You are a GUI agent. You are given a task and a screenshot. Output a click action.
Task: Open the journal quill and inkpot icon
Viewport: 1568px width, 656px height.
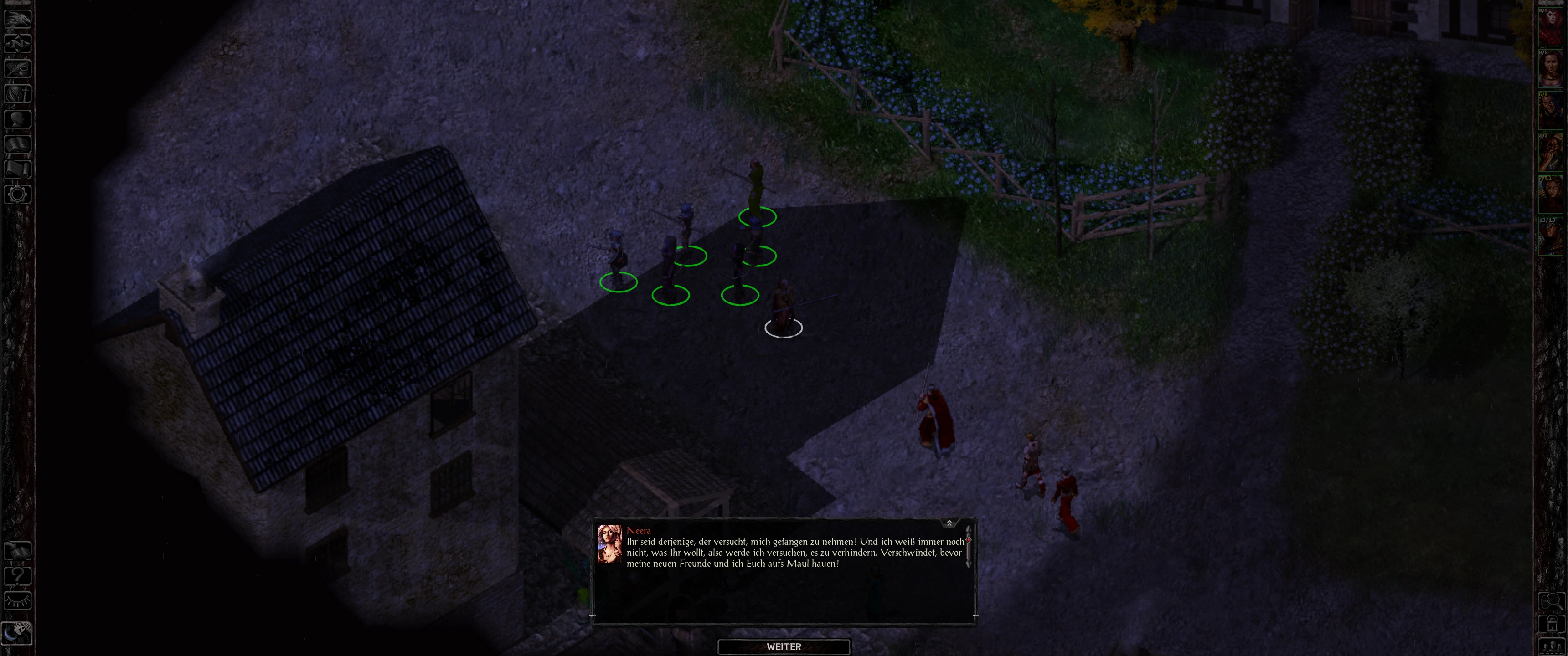(17, 68)
